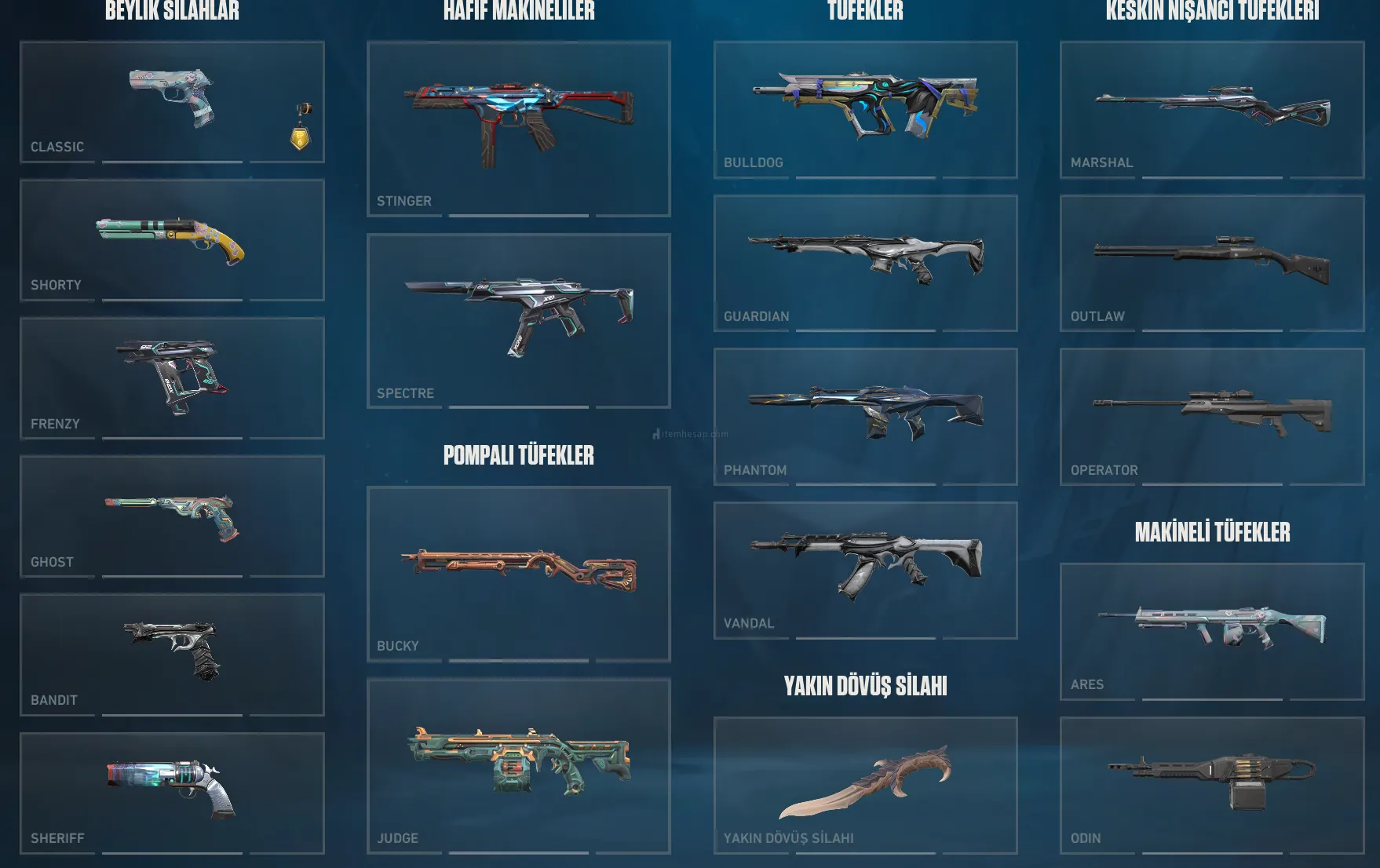Open the Bandit weapon slot
1380x868 pixels.
pyautogui.click(x=172, y=655)
